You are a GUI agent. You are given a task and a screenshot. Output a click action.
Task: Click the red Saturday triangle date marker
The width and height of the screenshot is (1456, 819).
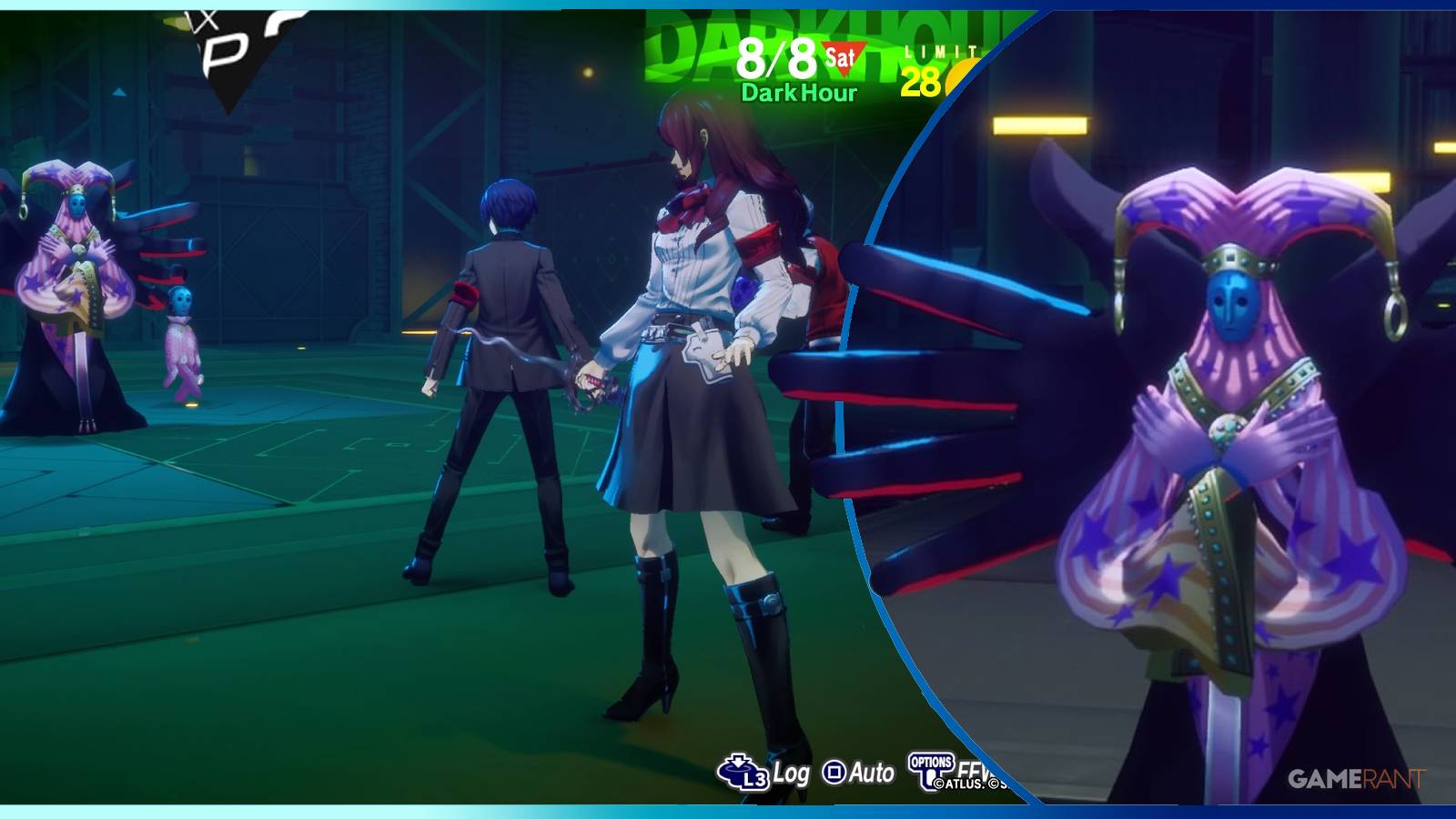click(842, 56)
